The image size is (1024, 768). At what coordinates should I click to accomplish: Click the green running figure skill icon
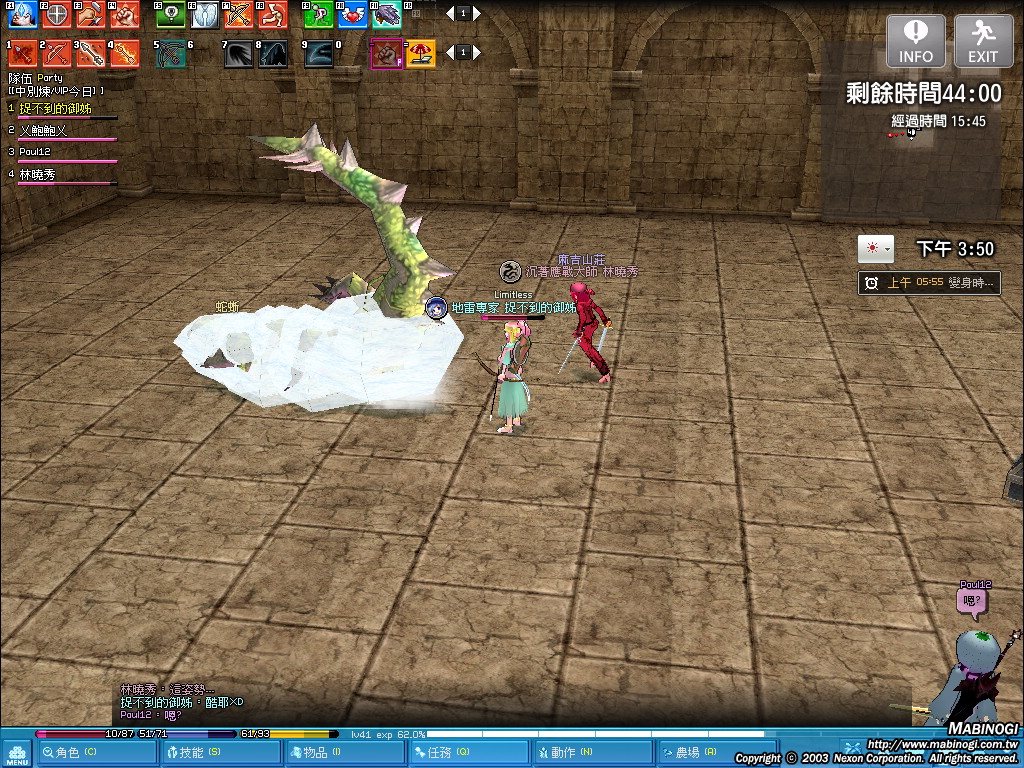point(319,15)
